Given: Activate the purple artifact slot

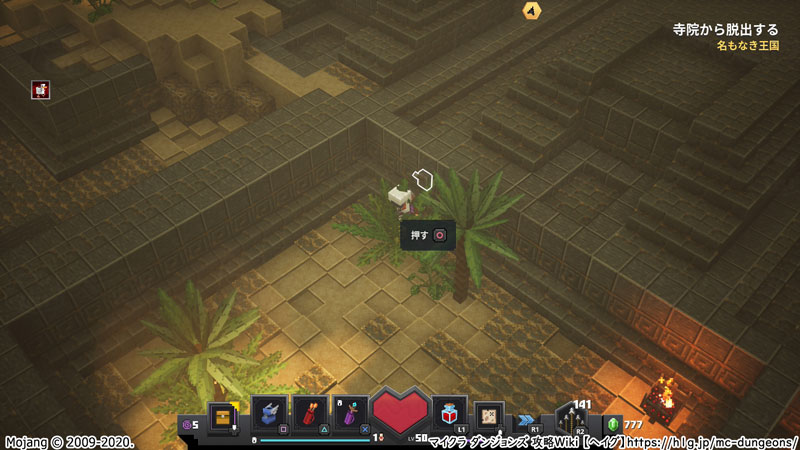Looking at the screenshot, I should click(350, 412).
